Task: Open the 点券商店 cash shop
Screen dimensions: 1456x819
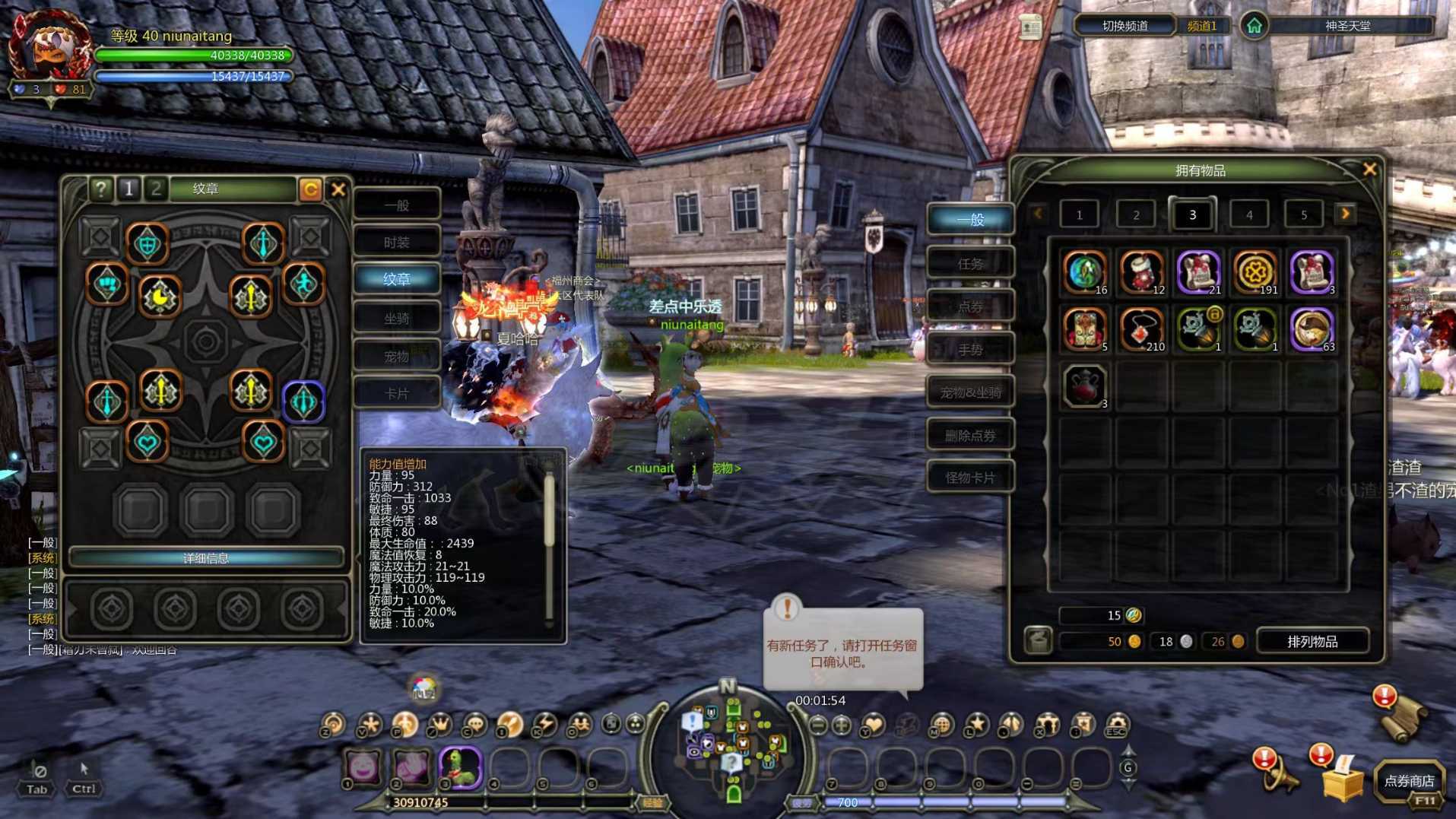Action: pos(1408,781)
